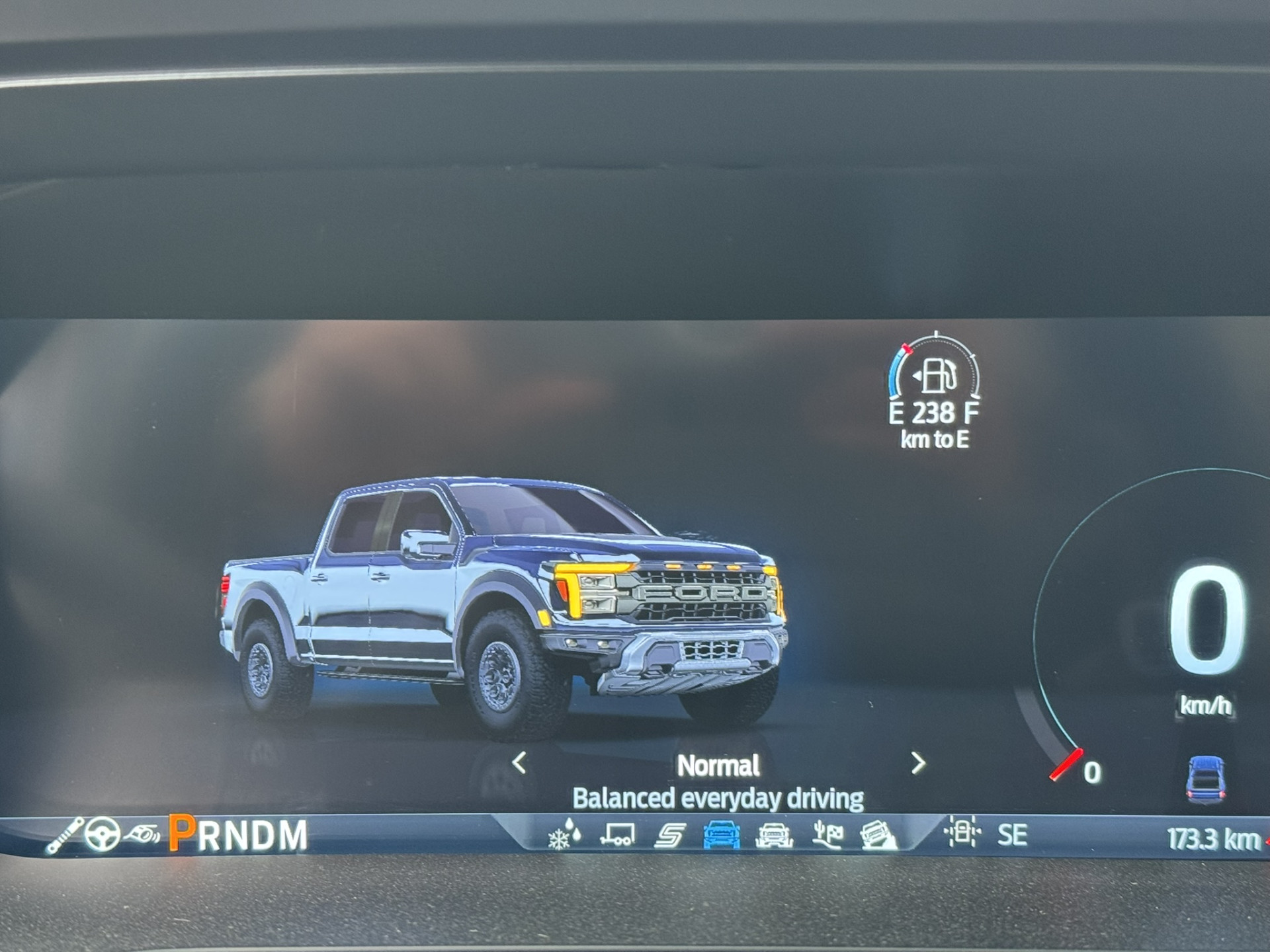Select the blue truck icon under speedometer
The width and height of the screenshot is (1270, 952).
(x=1206, y=780)
